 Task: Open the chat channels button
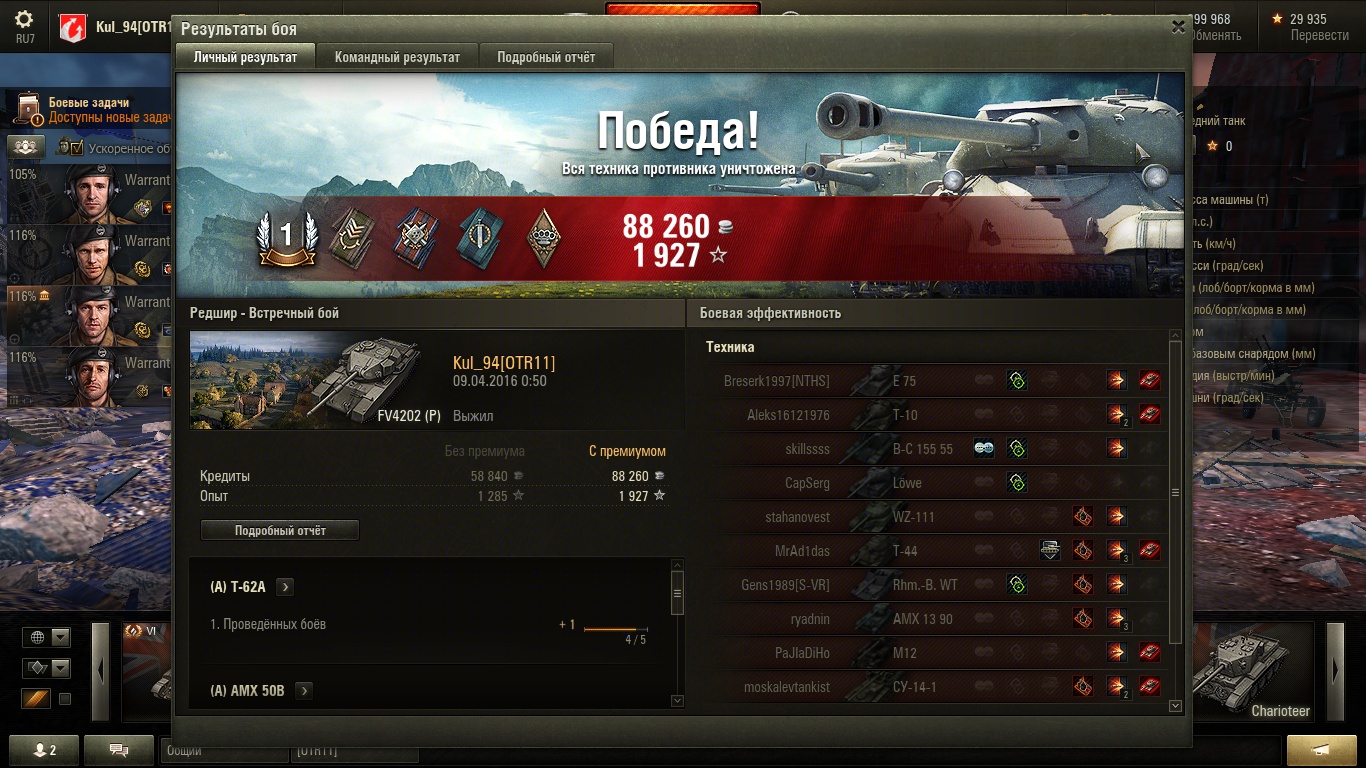(x=119, y=750)
